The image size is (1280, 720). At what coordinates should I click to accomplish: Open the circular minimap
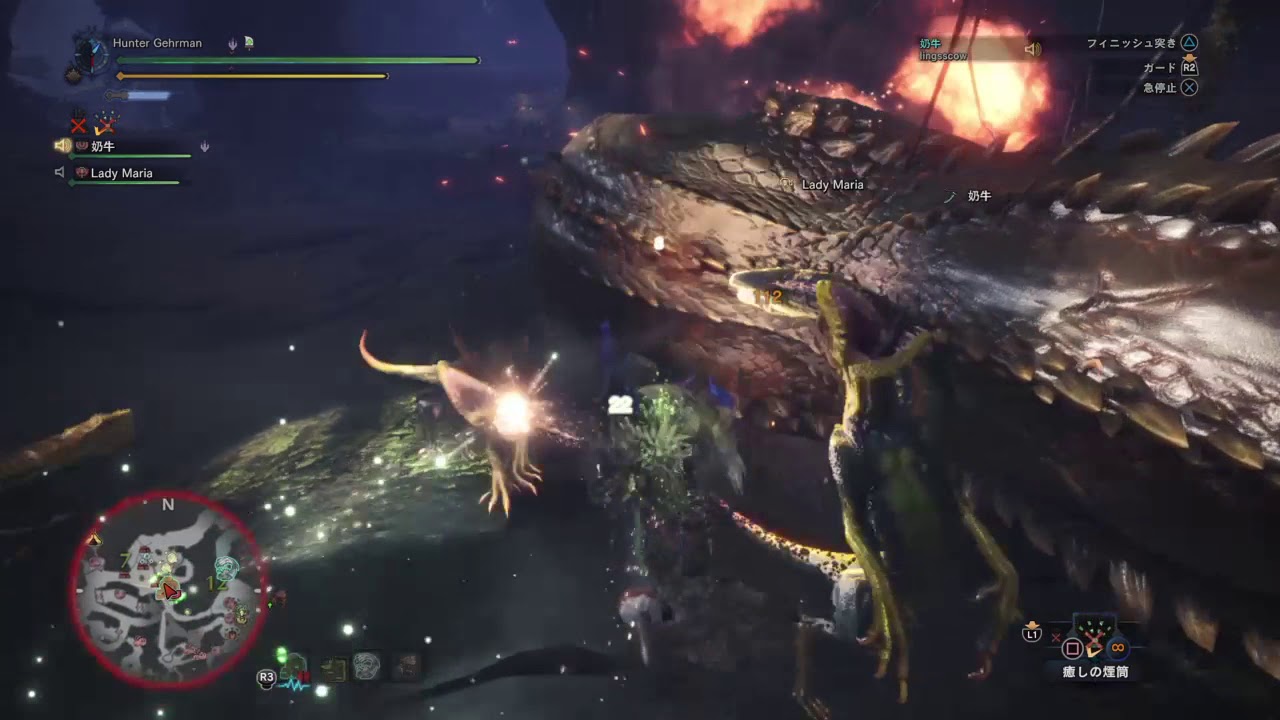[168, 590]
